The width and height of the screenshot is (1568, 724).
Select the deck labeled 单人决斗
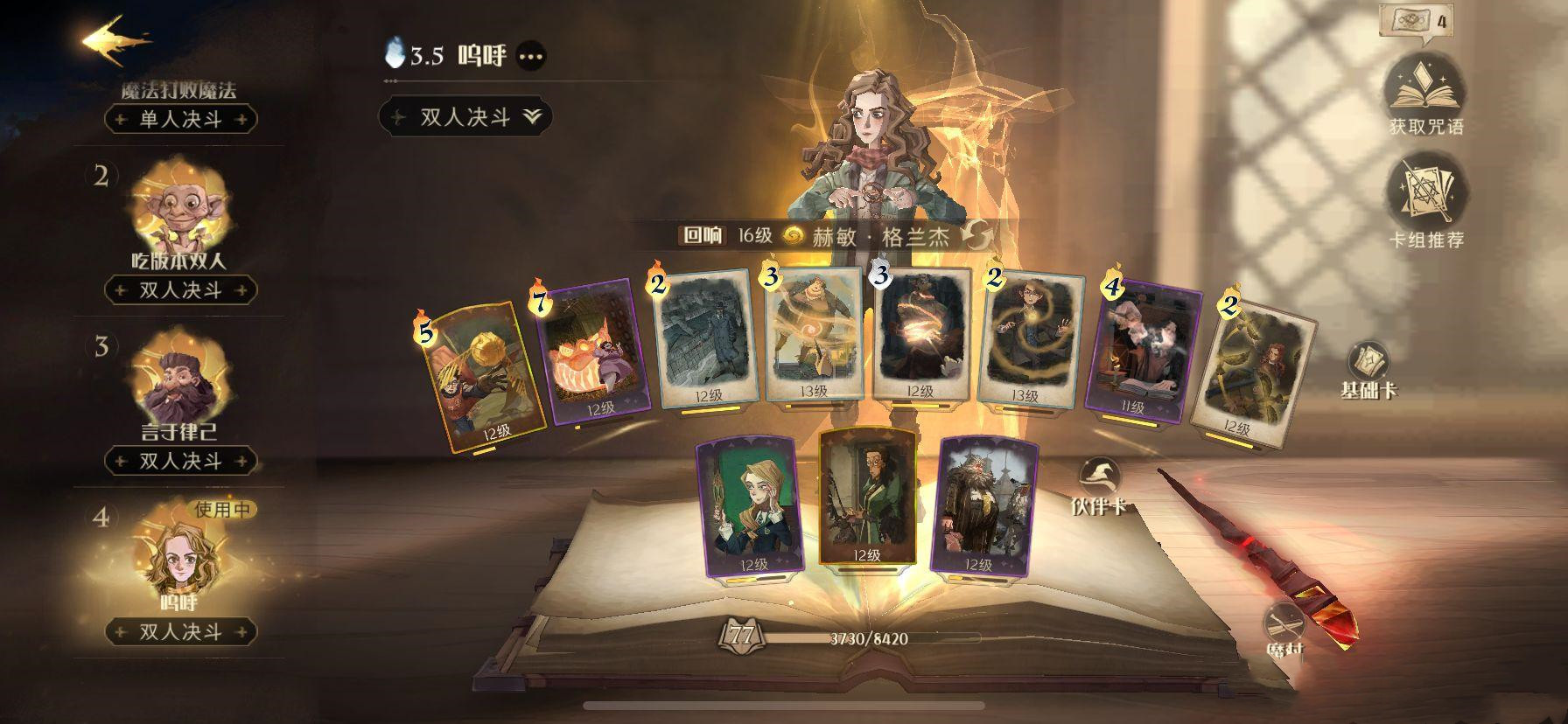(x=181, y=119)
